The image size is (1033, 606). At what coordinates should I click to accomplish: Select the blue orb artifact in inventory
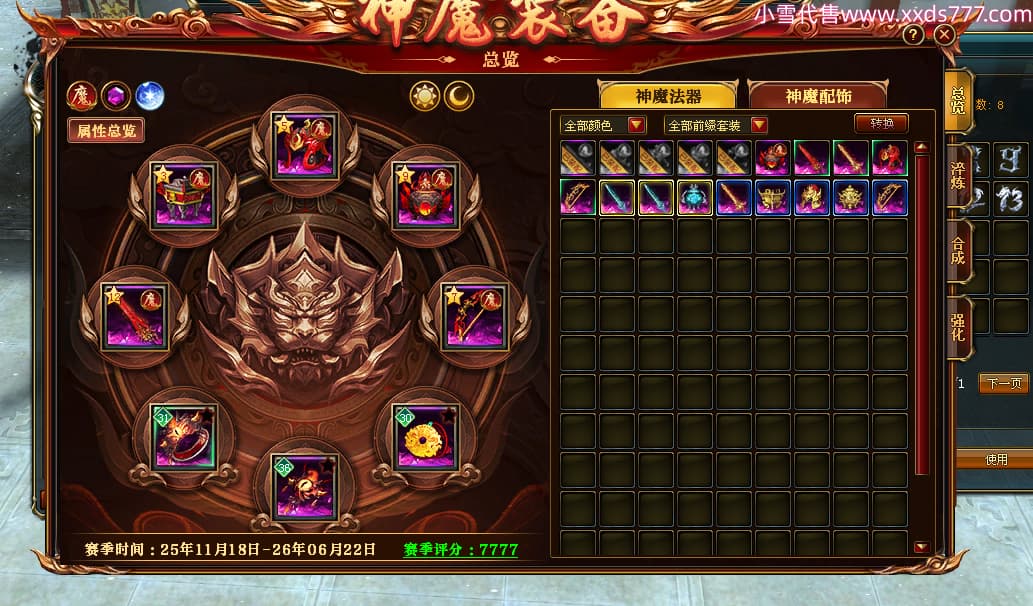click(x=695, y=198)
